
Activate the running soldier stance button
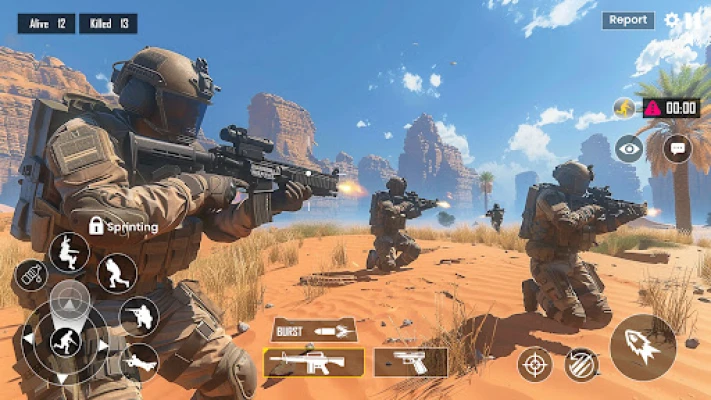point(117,273)
